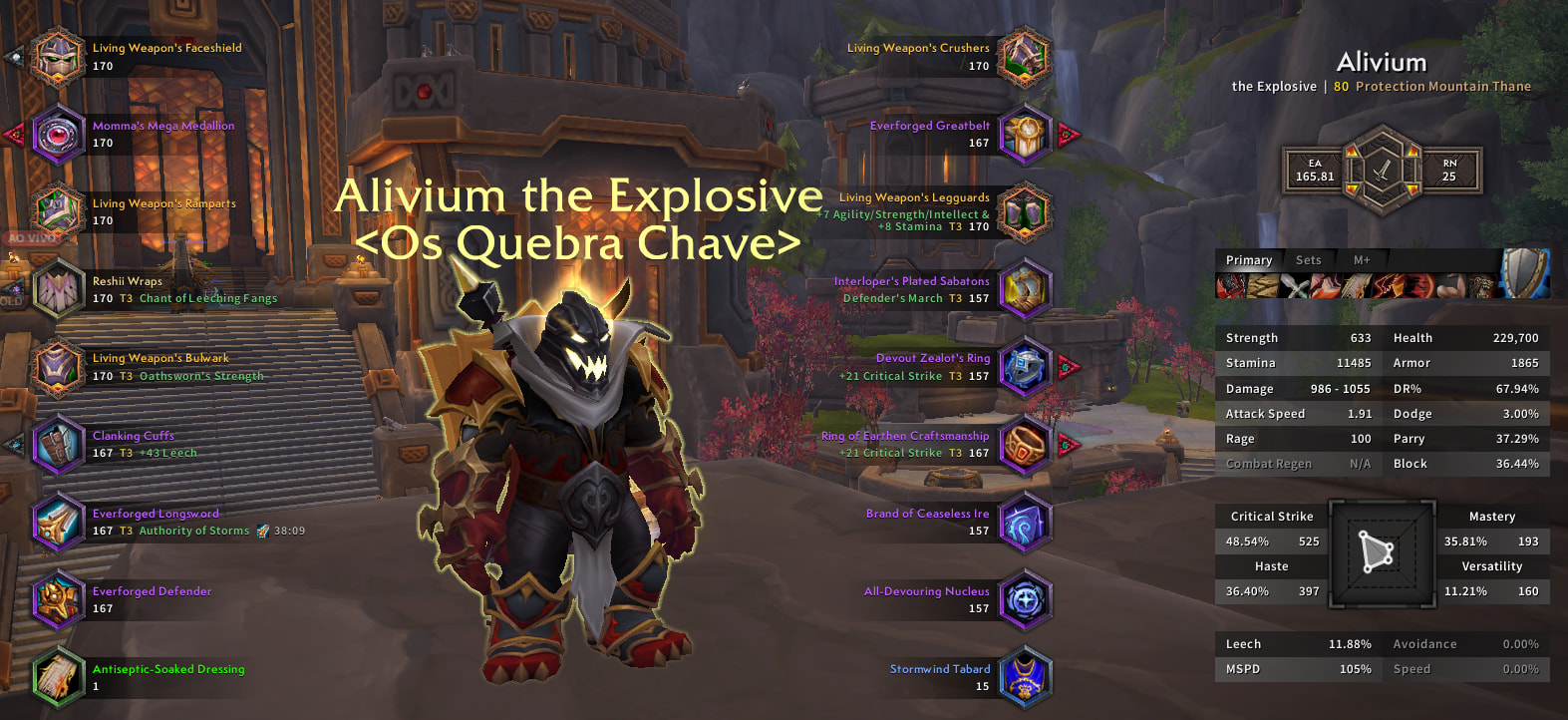Open the M+ tab

click(1362, 260)
